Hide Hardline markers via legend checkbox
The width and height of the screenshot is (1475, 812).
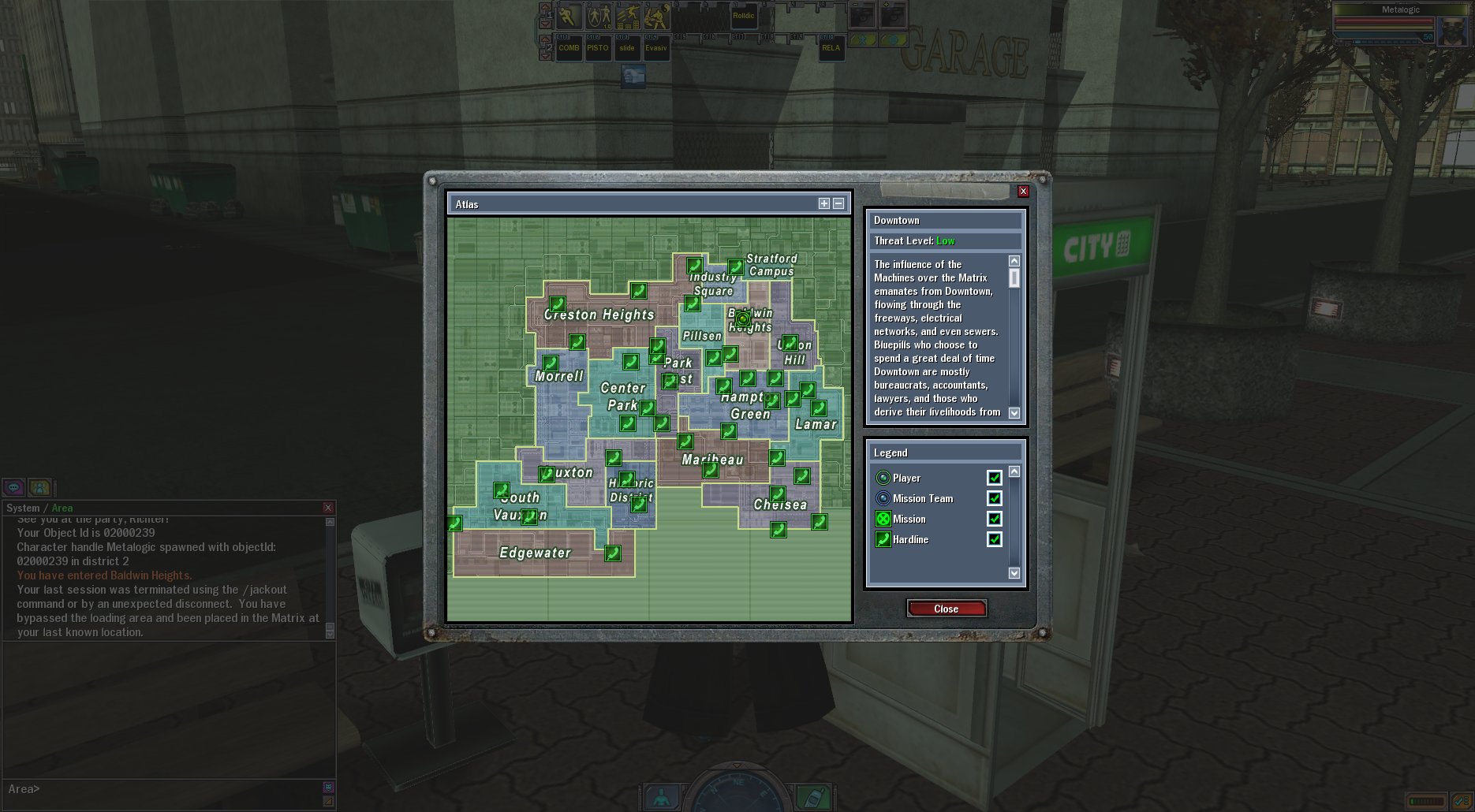994,539
